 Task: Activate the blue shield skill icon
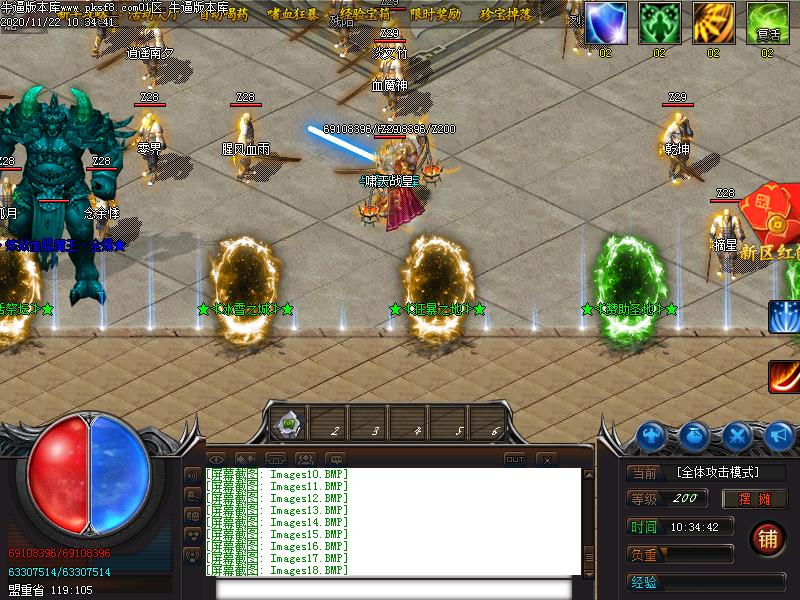[605, 22]
